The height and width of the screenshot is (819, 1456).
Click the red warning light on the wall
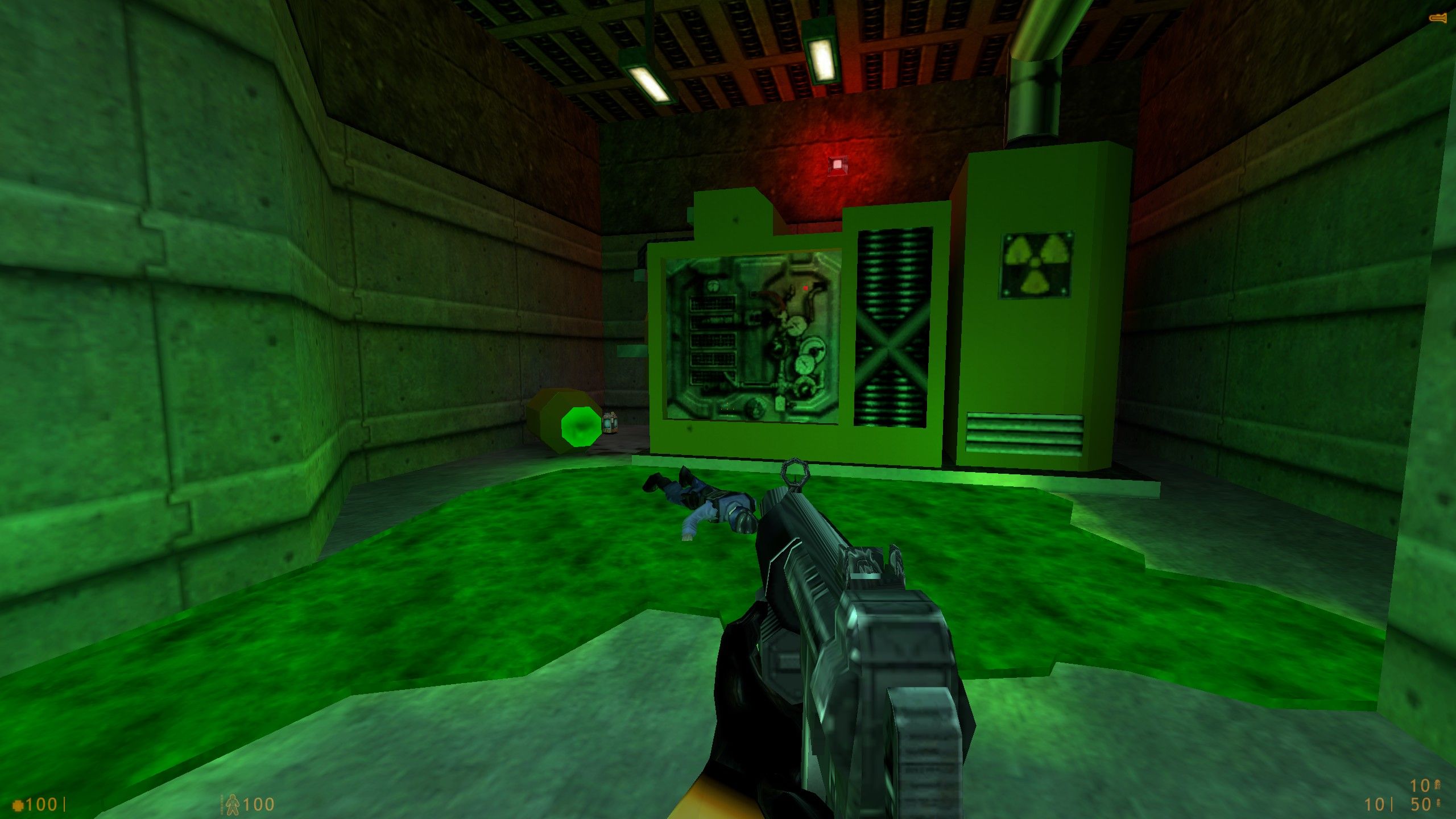pyautogui.click(x=838, y=165)
